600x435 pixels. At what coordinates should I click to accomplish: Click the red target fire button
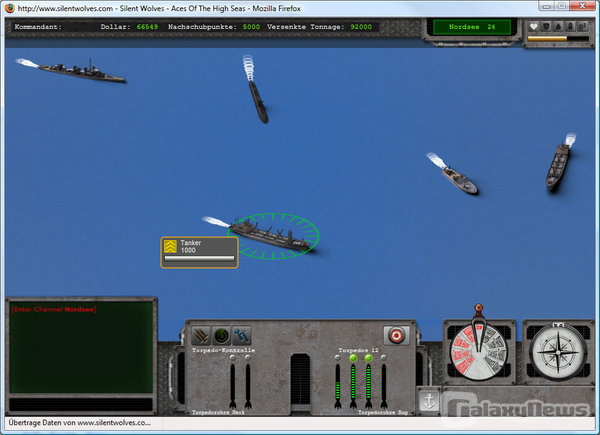click(x=396, y=335)
